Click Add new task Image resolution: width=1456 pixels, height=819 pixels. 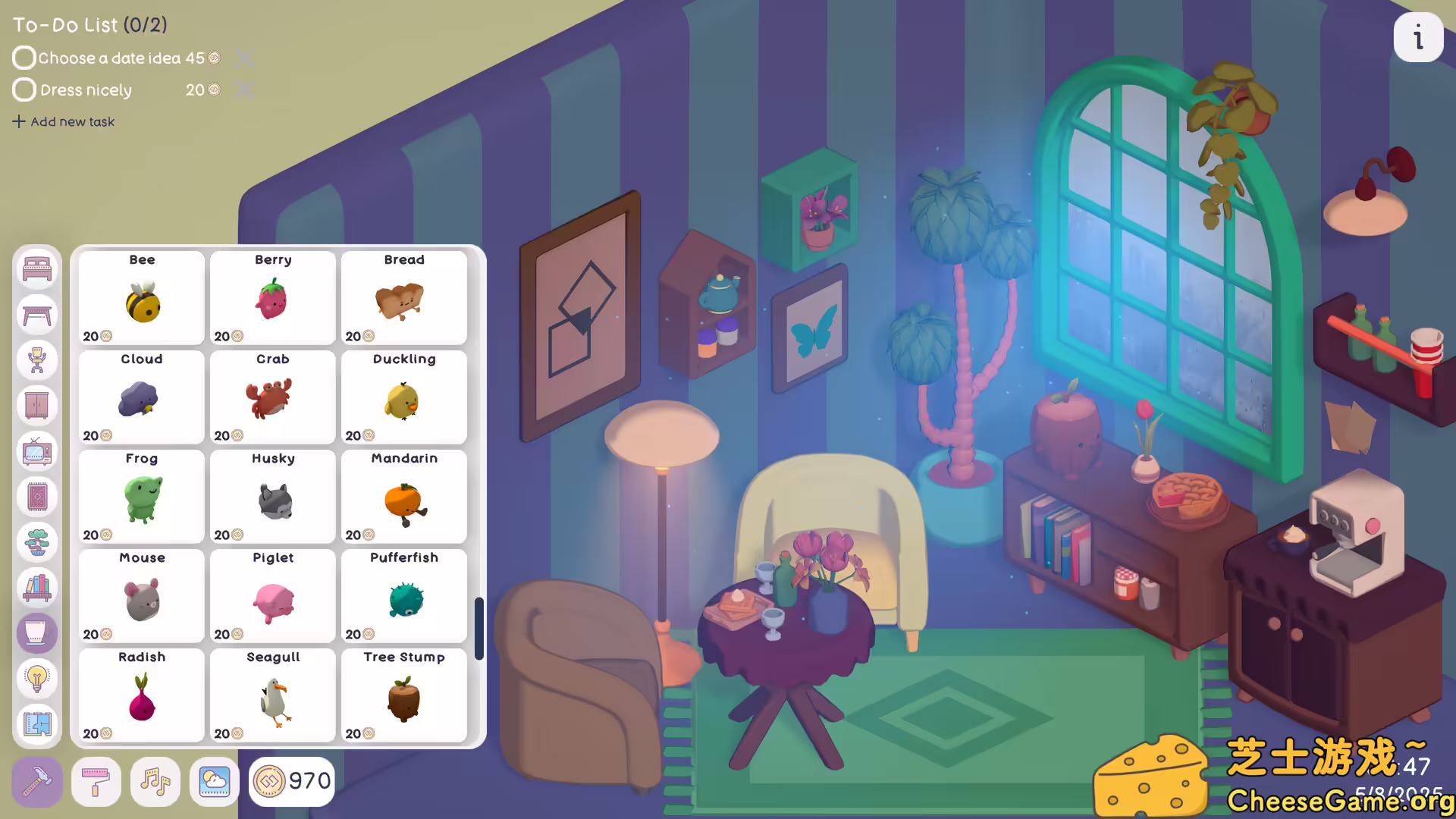[64, 121]
